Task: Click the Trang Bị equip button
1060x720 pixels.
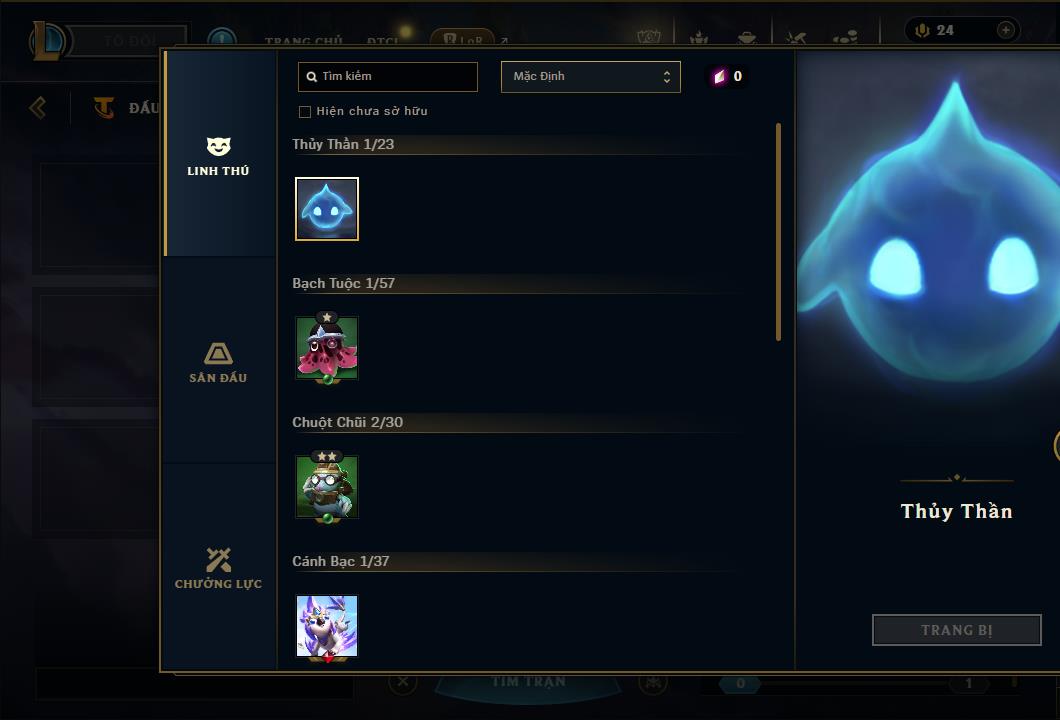Action: point(956,630)
